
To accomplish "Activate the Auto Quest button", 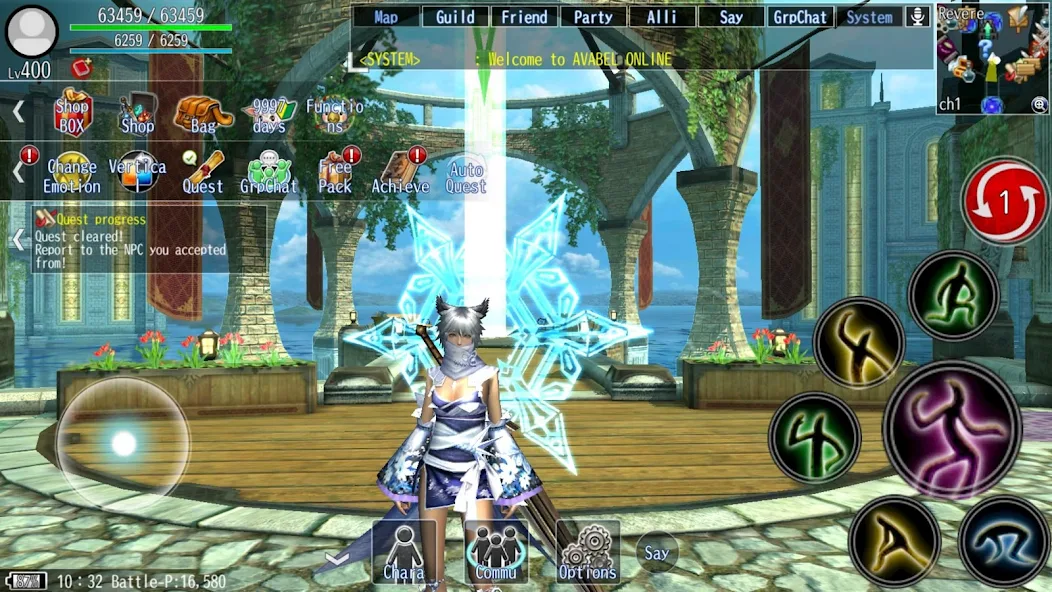I will (x=466, y=177).
